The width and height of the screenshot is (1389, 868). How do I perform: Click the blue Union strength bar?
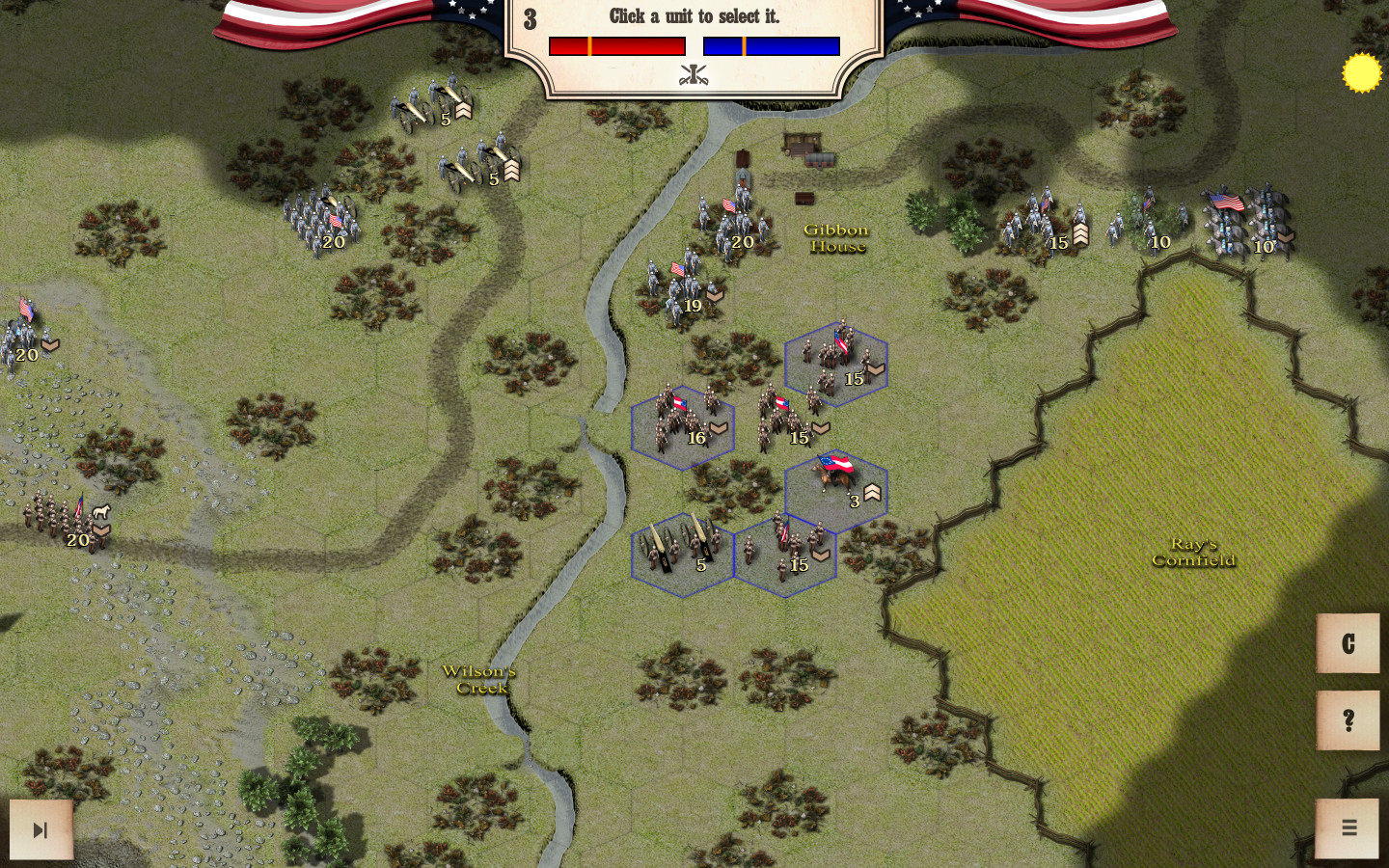tap(771, 43)
